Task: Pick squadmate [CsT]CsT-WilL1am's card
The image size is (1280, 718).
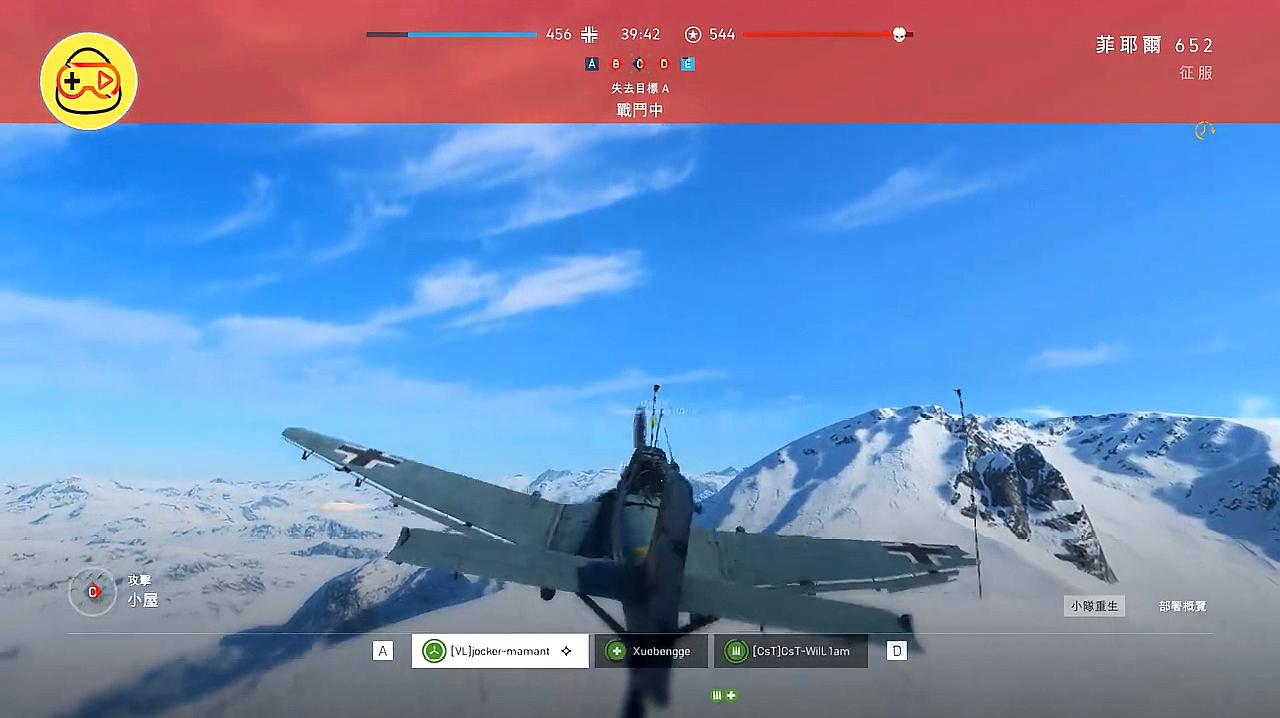Action: [x=790, y=651]
